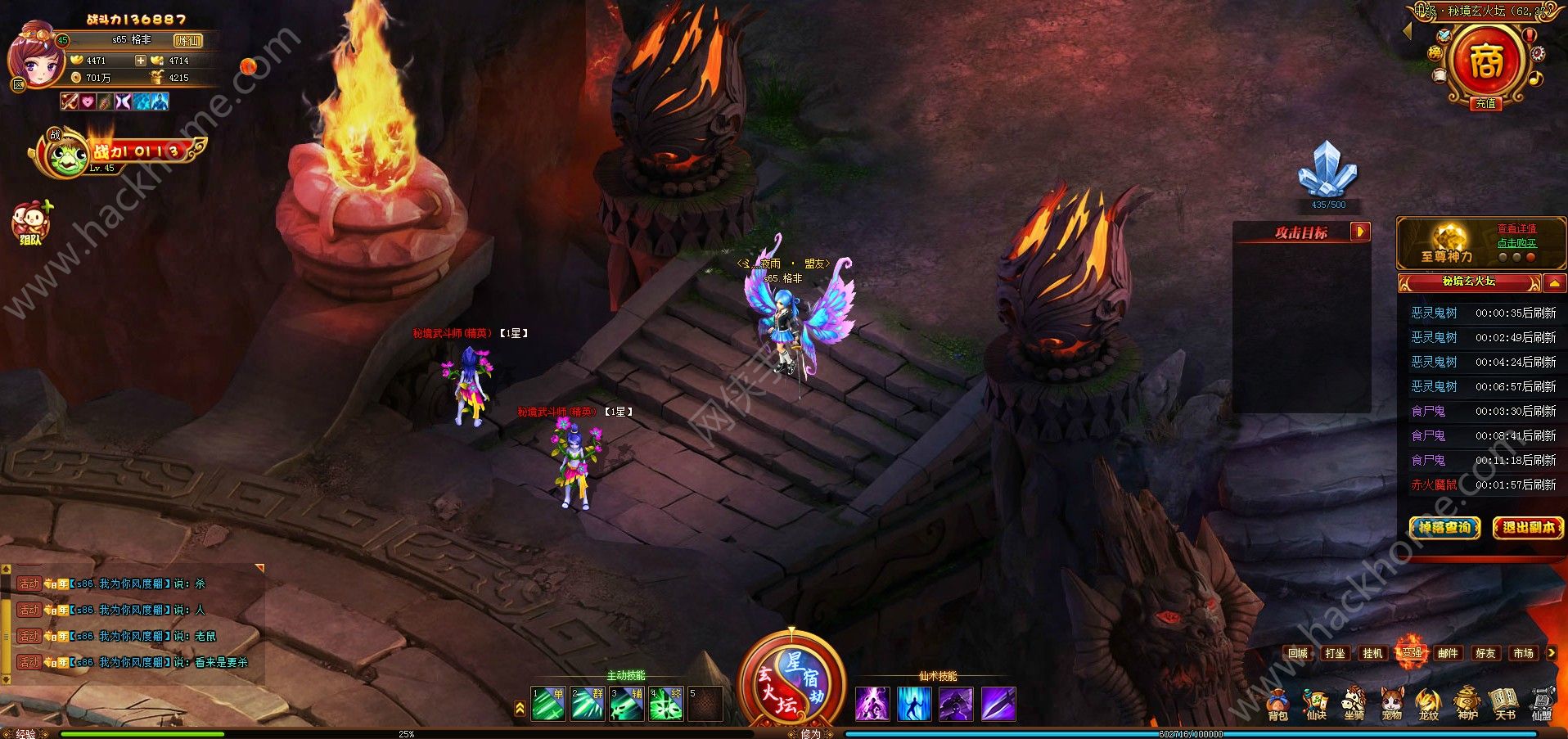Open the 坐骑 mount menu
This screenshot has width=1568, height=739.
pyautogui.click(x=1354, y=704)
